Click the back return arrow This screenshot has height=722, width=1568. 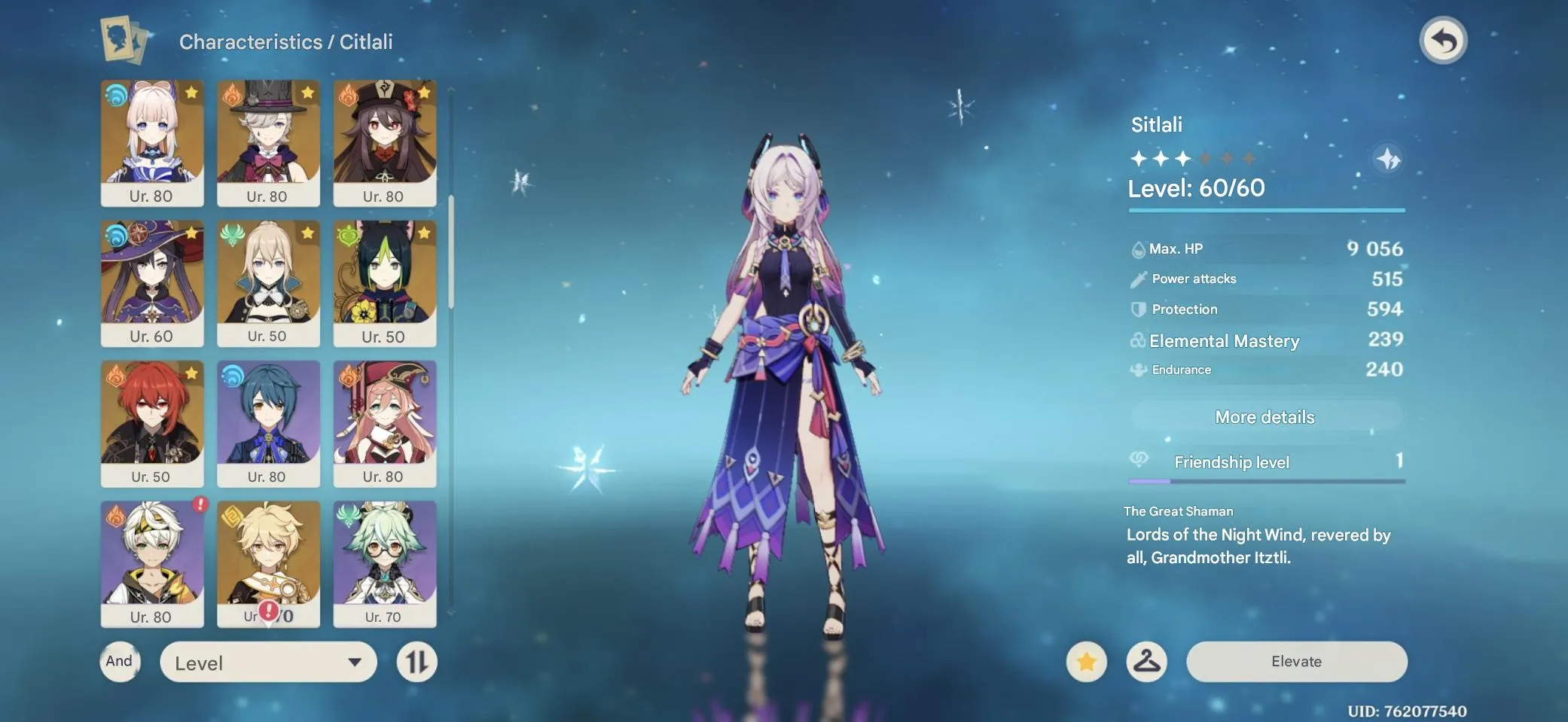[1444, 41]
